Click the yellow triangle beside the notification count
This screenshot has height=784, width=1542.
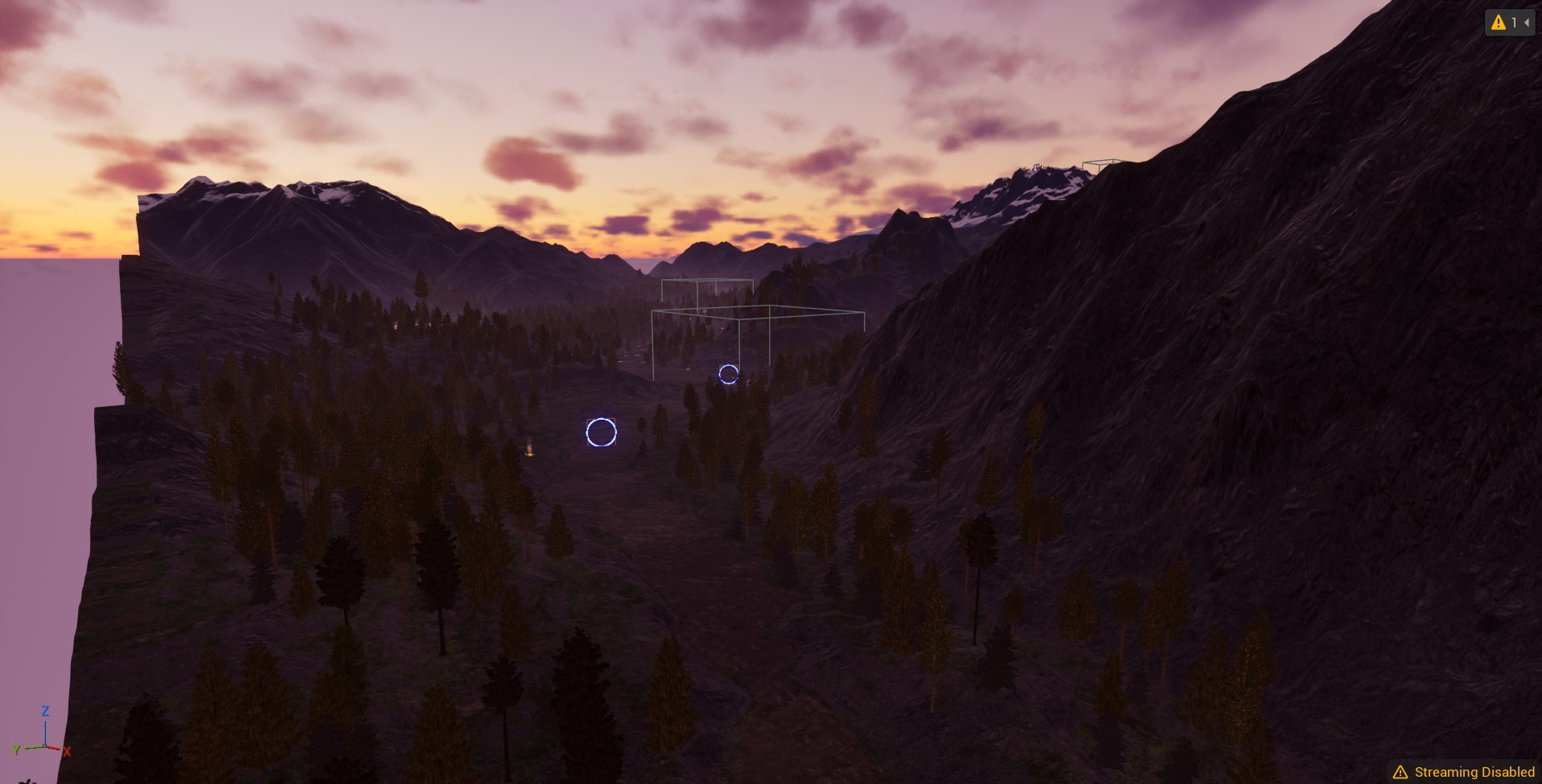1498,22
